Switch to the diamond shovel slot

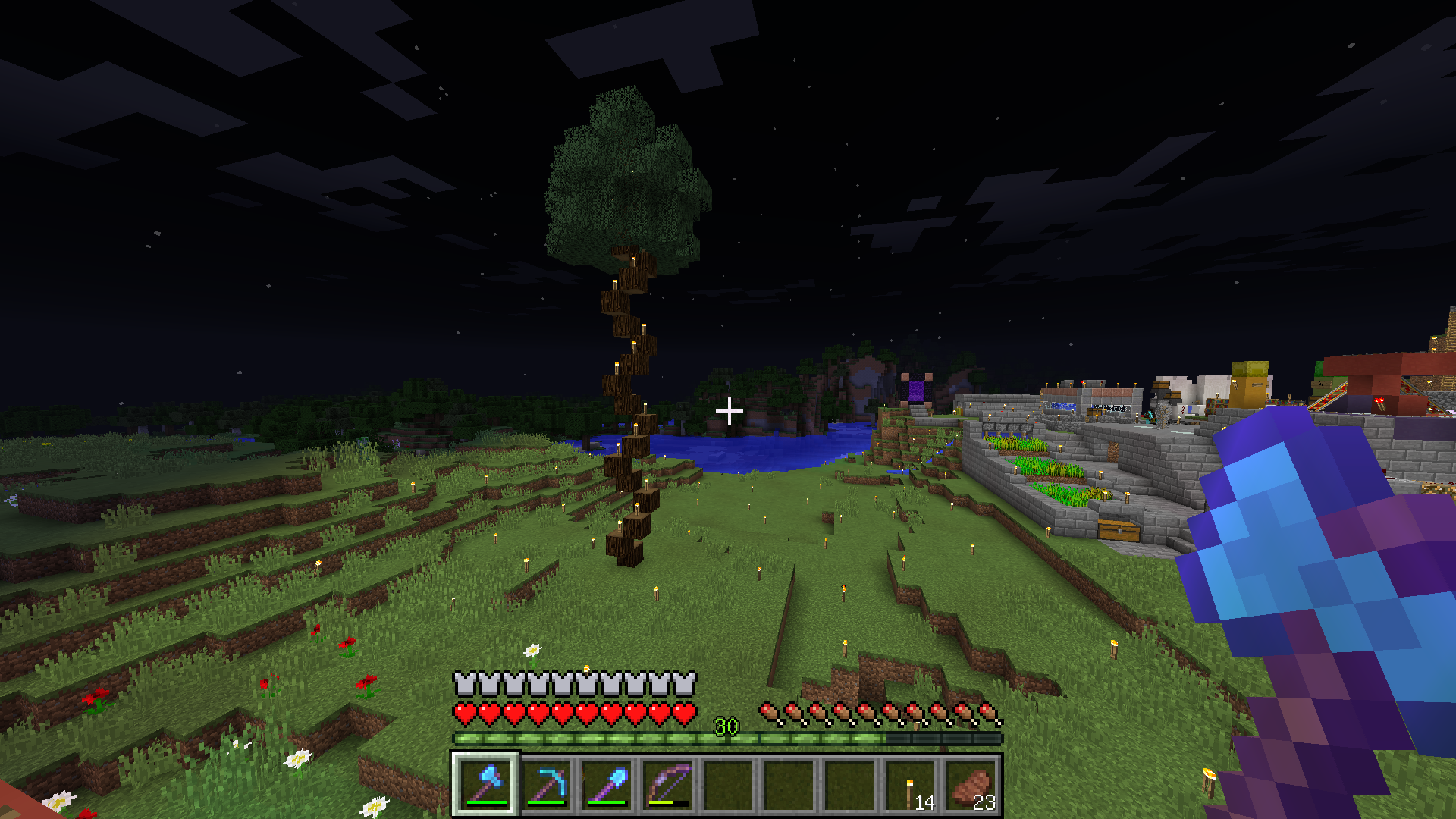point(607,784)
